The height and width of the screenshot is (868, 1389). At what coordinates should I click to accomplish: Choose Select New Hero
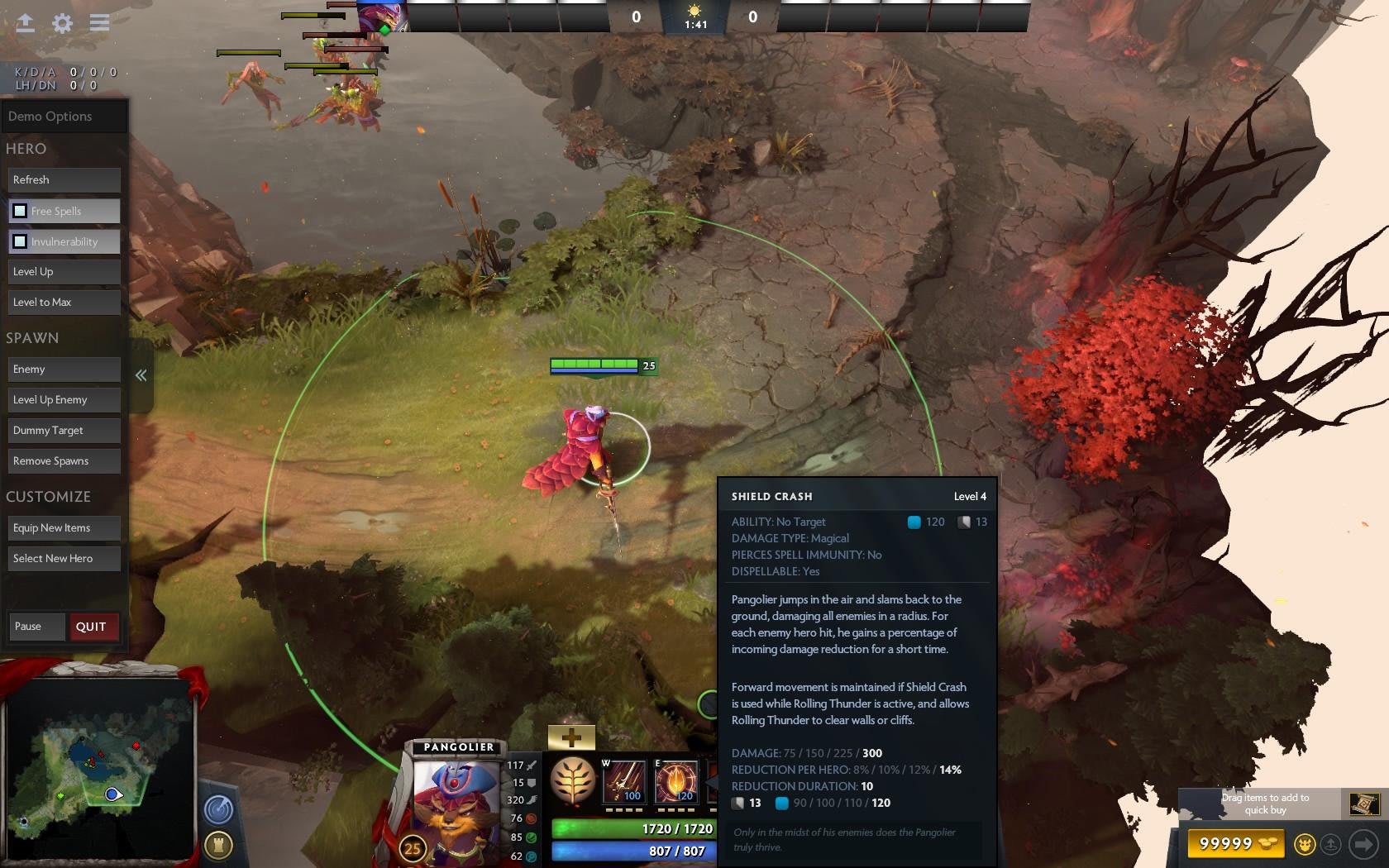point(64,559)
